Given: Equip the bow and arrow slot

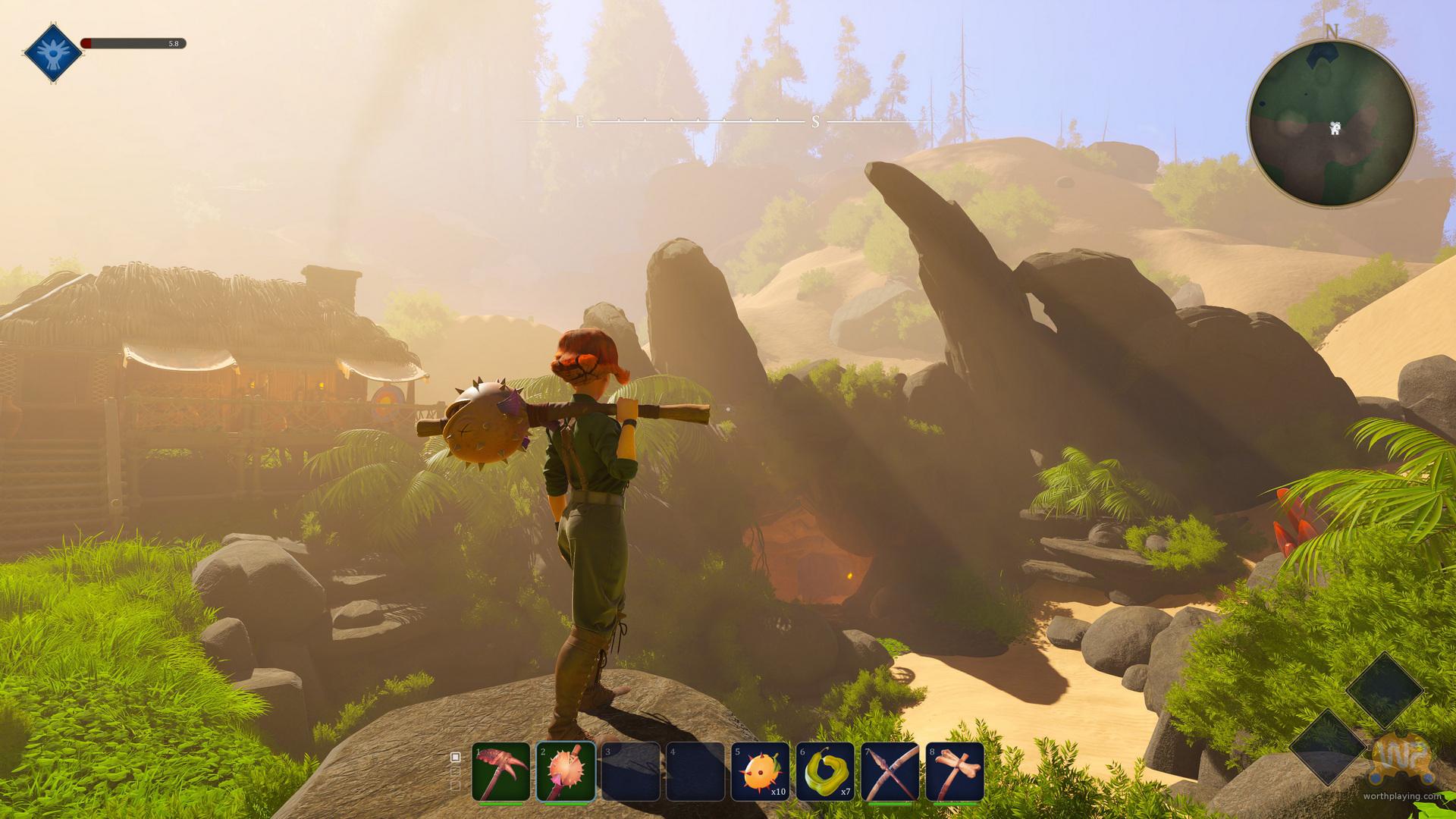Looking at the screenshot, I should [x=890, y=771].
